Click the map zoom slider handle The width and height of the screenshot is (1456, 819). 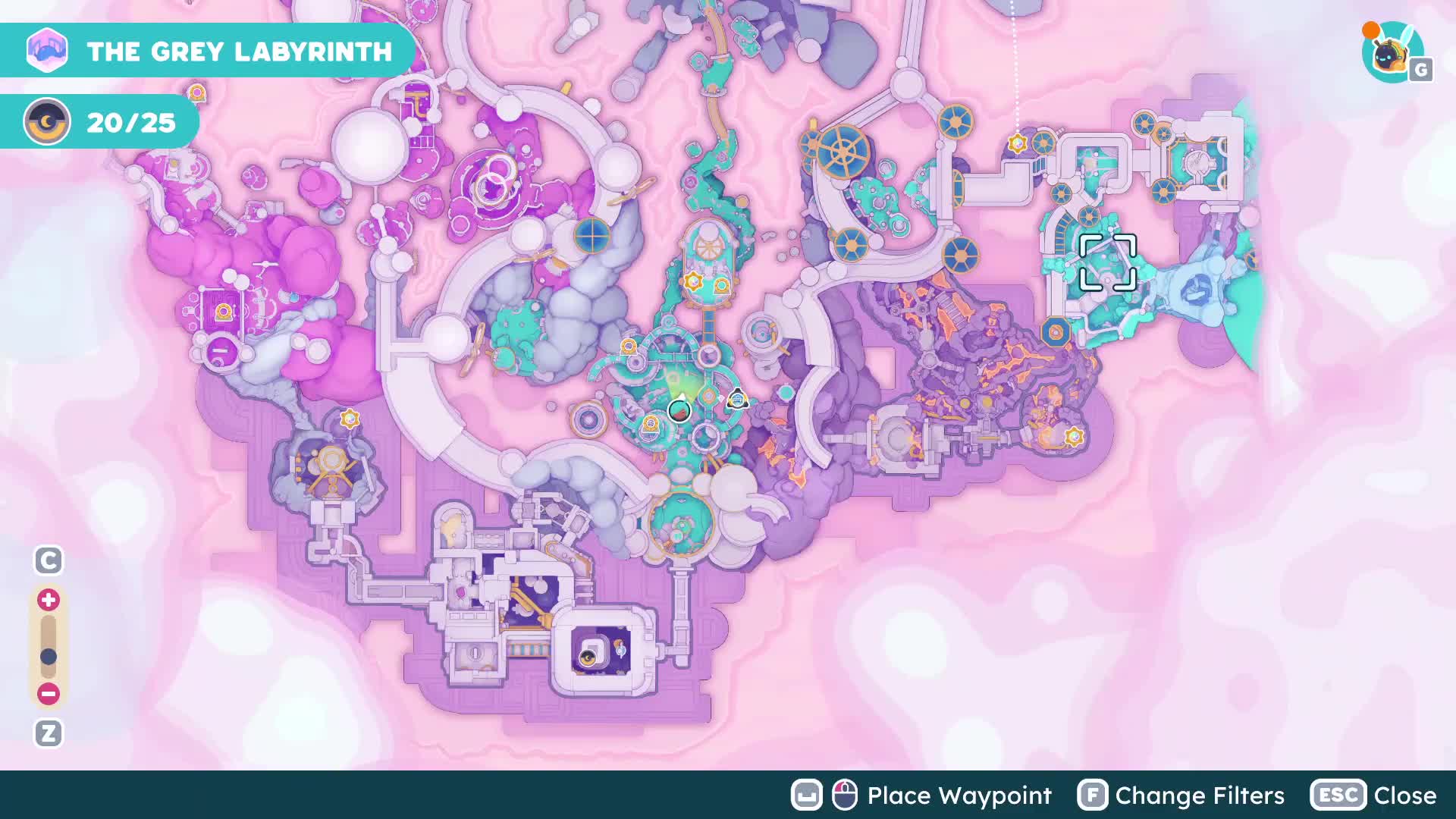click(x=49, y=656)
